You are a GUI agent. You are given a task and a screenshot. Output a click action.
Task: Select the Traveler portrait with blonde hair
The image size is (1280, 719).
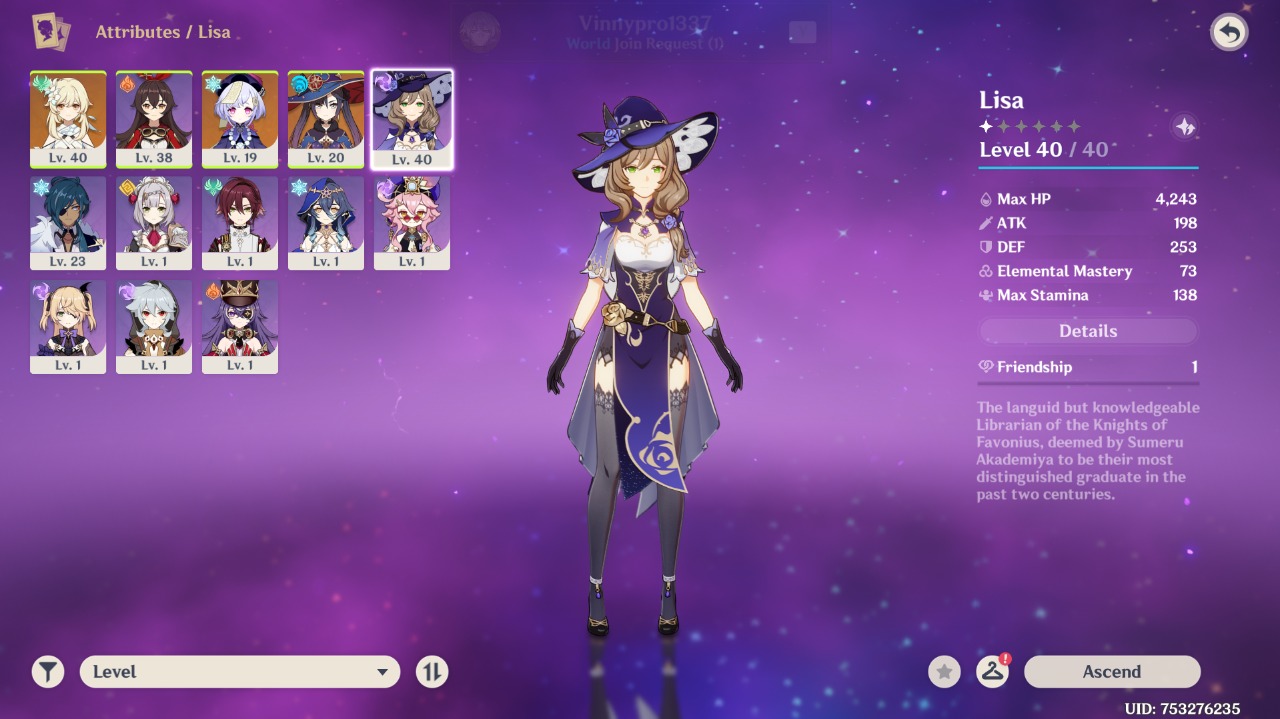point(68,118)
